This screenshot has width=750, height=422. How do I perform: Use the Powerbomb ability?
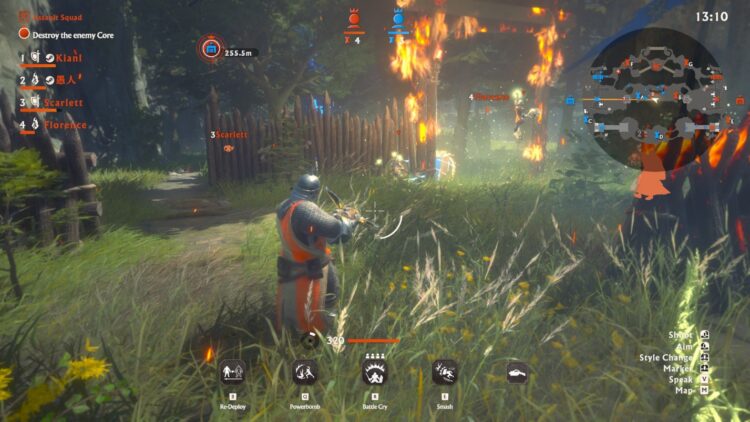pos(304,372)
